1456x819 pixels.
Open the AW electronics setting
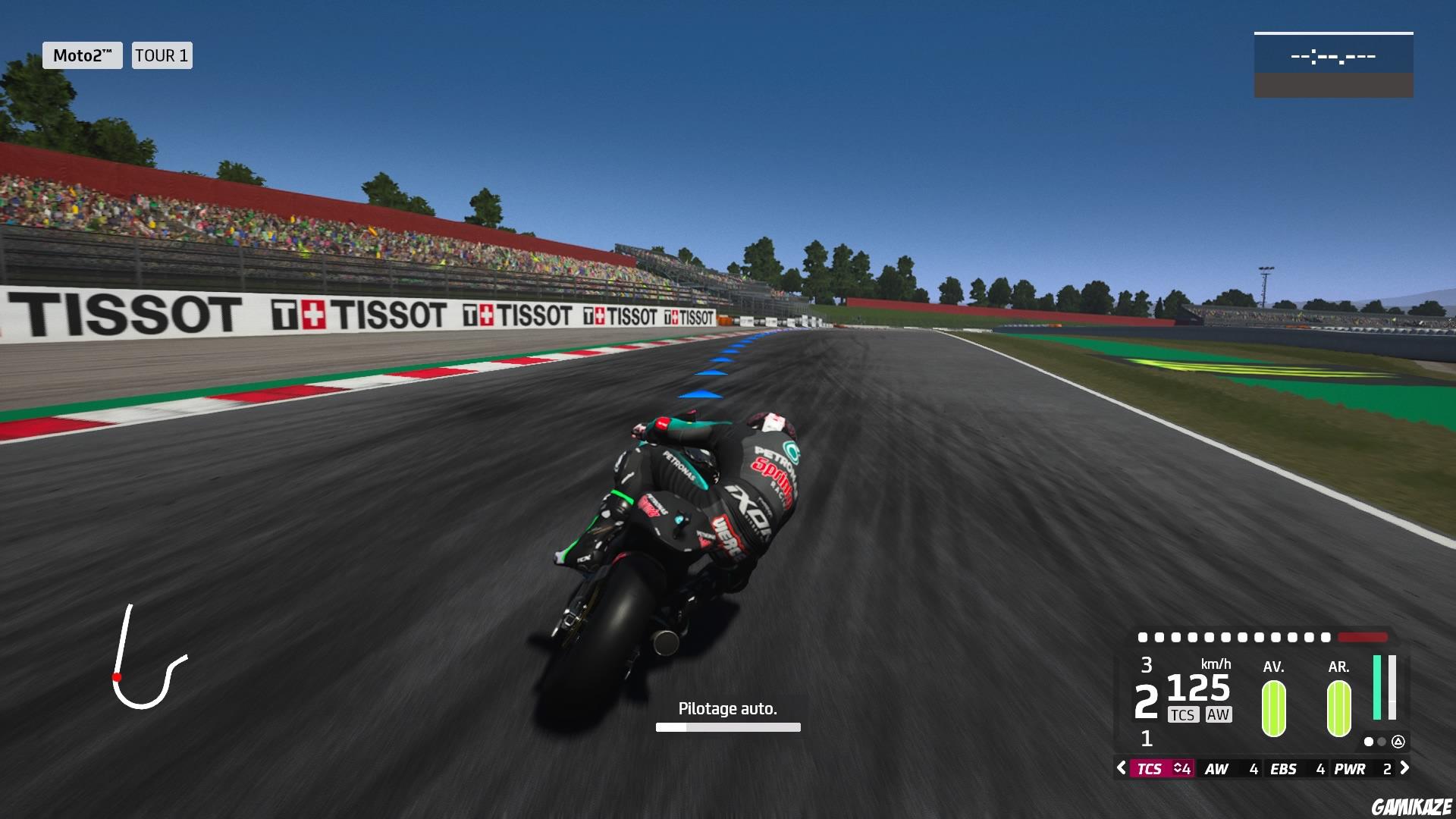point(1216,769)
